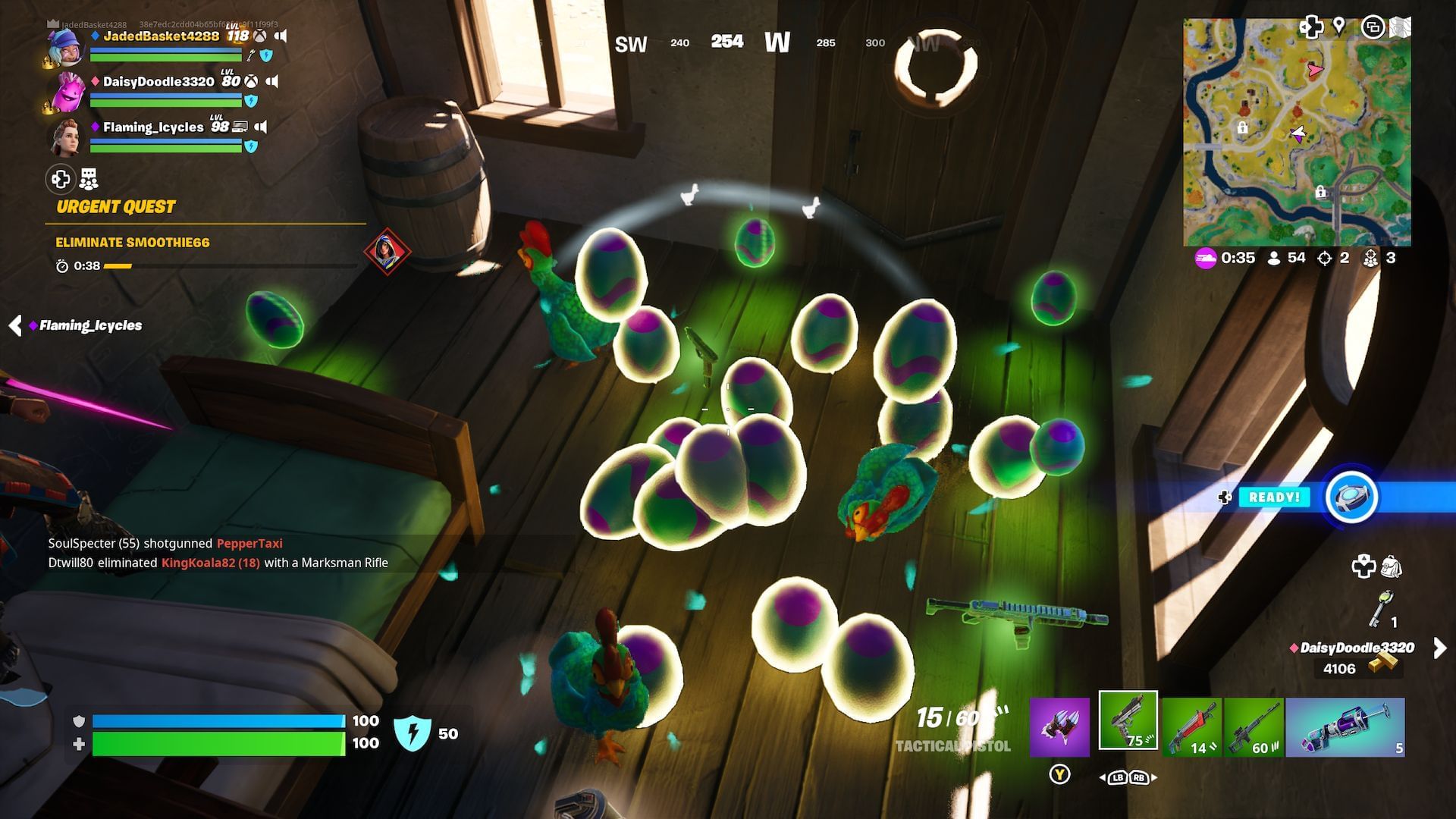Viewport: 1456px width, 819px height.
Task: Mute DaisyDoodle3320's voice chat indicator
Action: (275, 80)
